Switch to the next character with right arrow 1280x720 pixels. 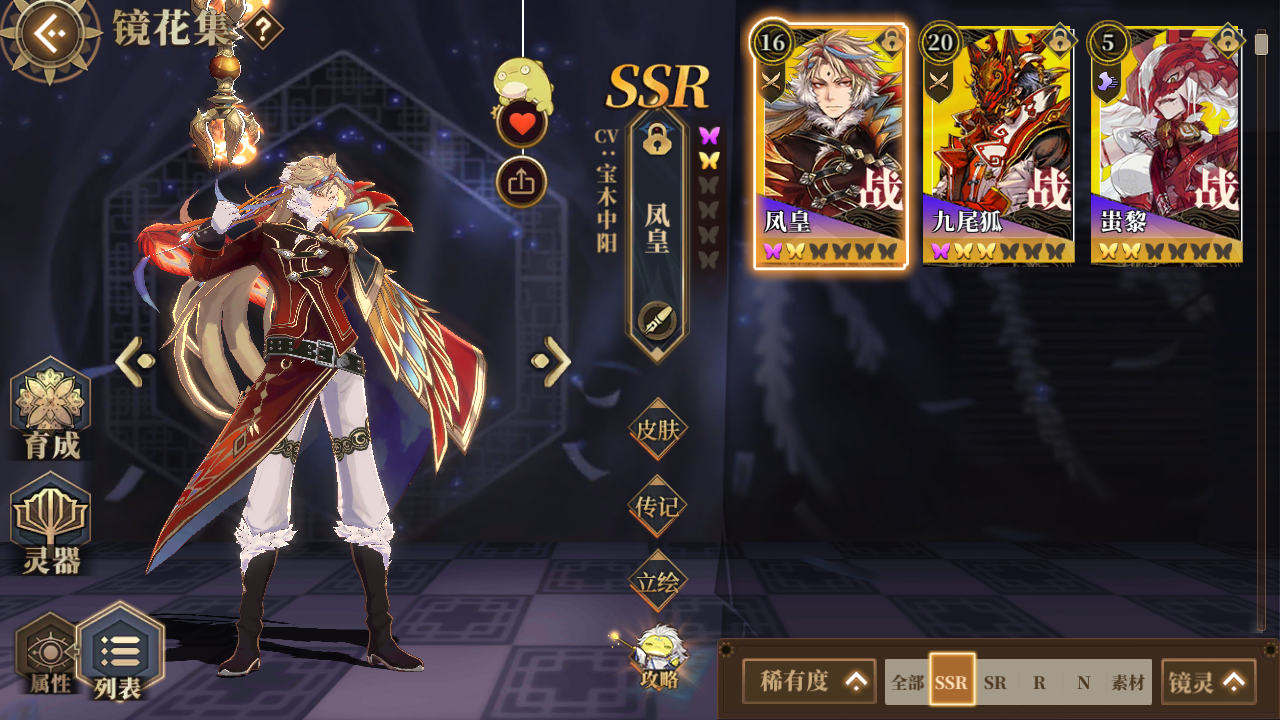tap(551, 362)
